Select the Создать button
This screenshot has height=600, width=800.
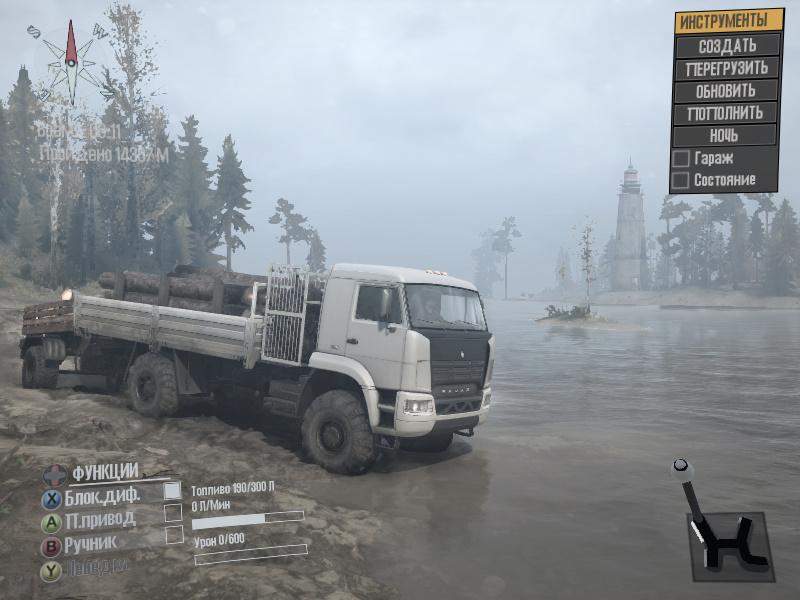[727, 45]
